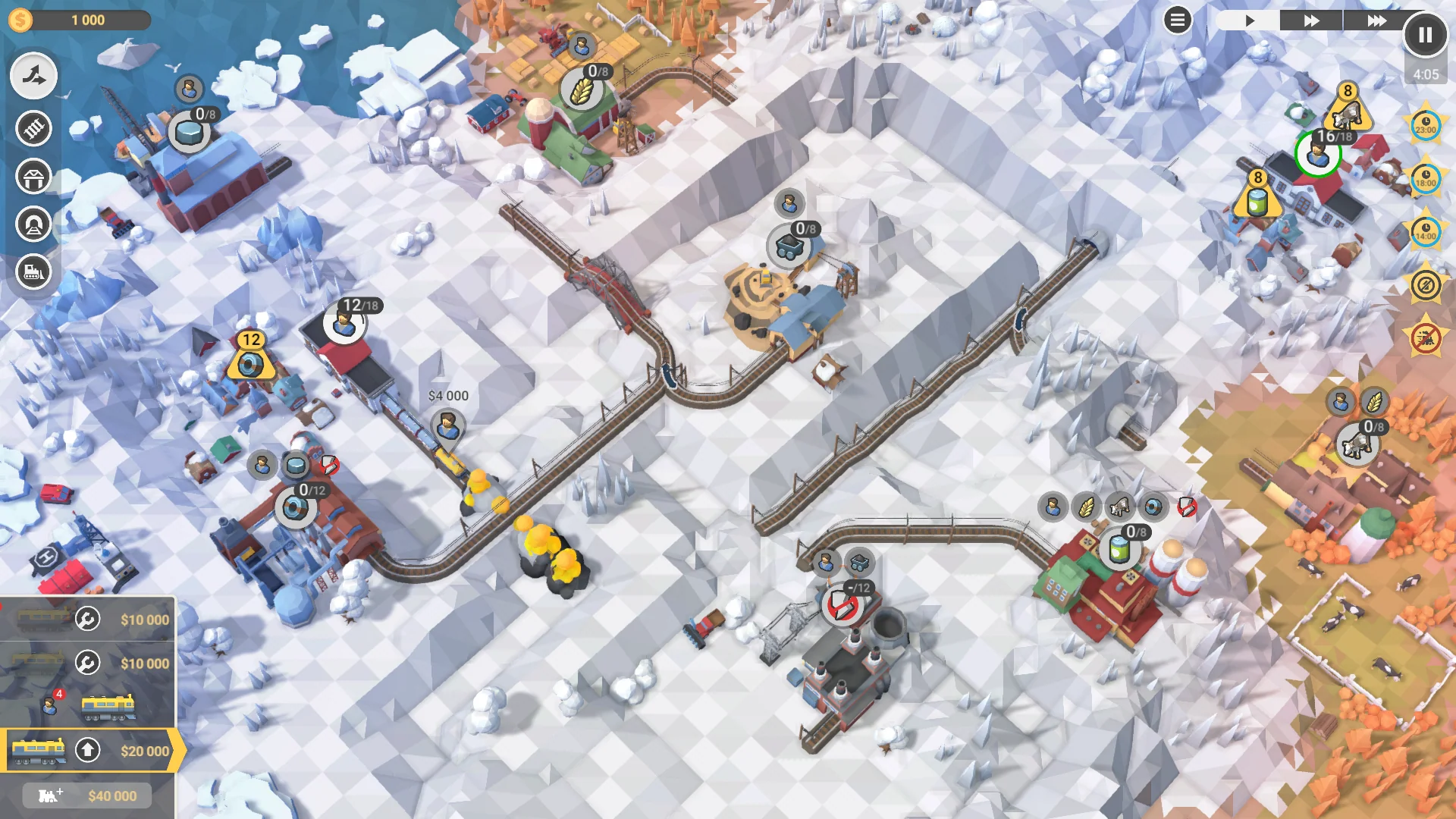This screenshot has height=819, width=1456.
Task: Open the station construction tool
Action: pos(33,177)
